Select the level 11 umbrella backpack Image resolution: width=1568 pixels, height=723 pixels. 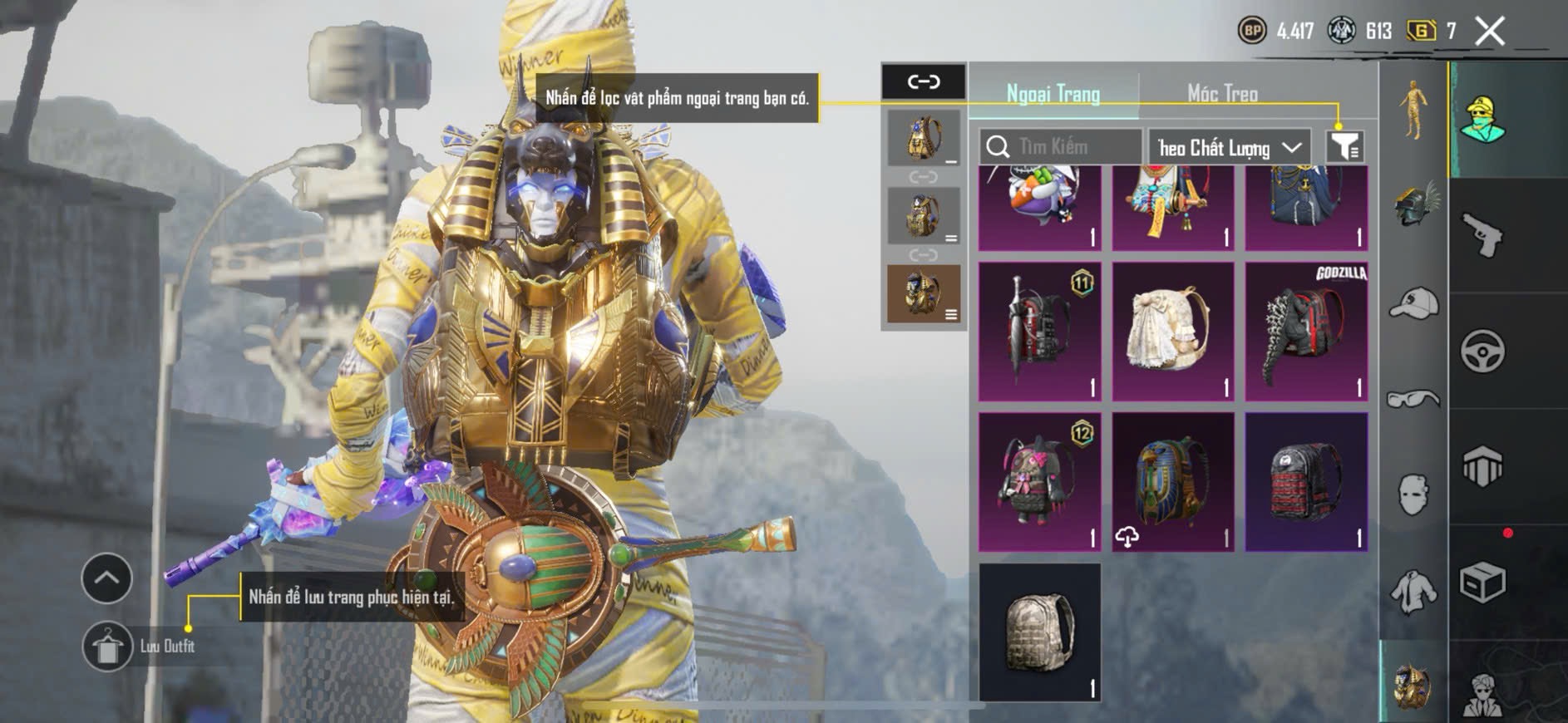[1039, 332]
